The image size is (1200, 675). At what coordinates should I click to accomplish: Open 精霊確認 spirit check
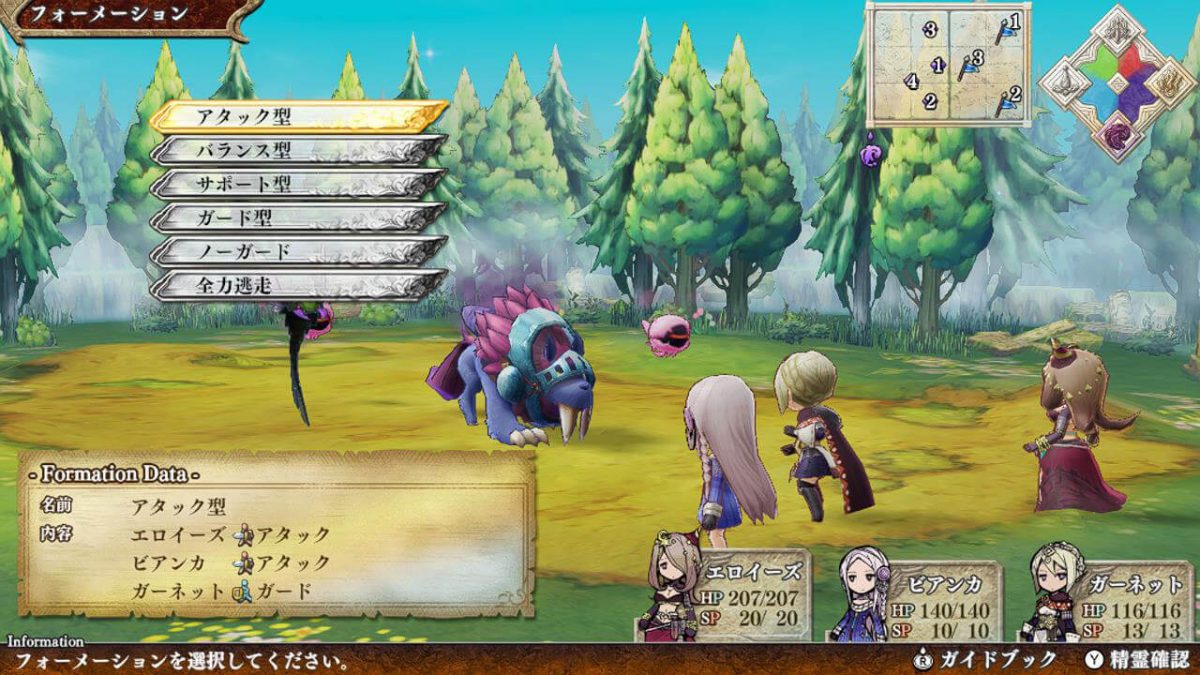tap(1138, 660)
